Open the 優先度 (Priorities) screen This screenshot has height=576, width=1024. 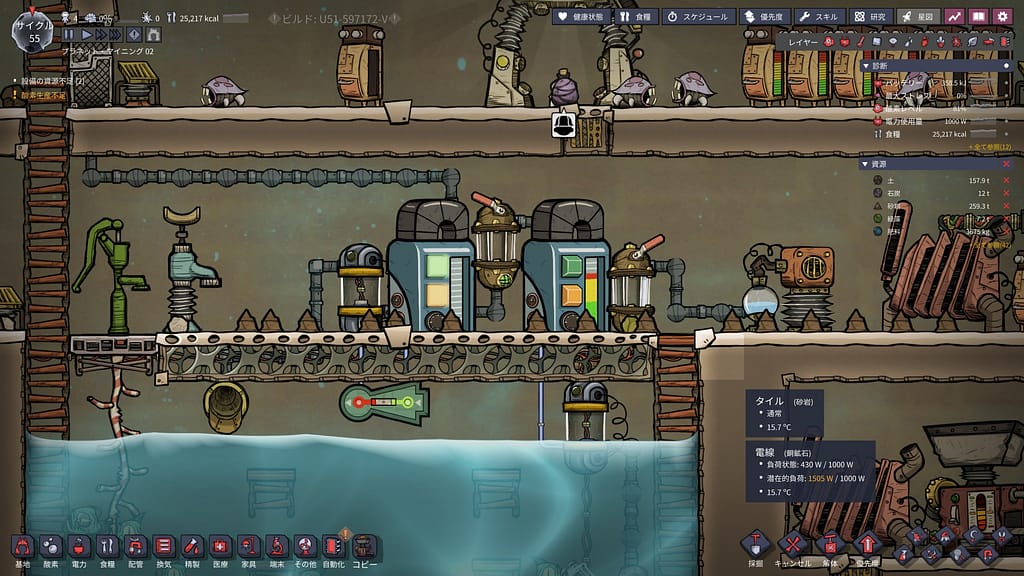pos(766,16)
